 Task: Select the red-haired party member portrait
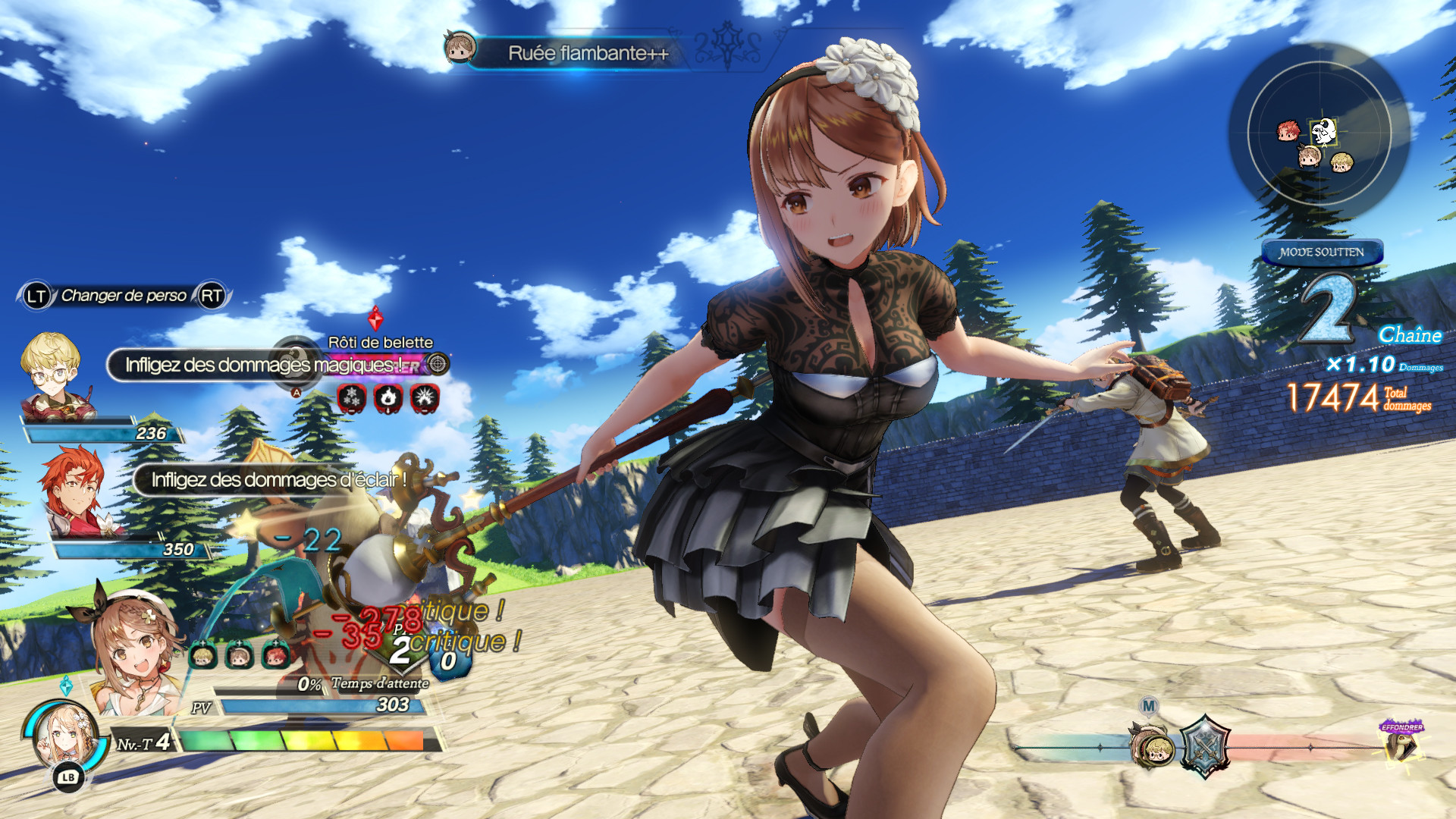coord(74,491)
